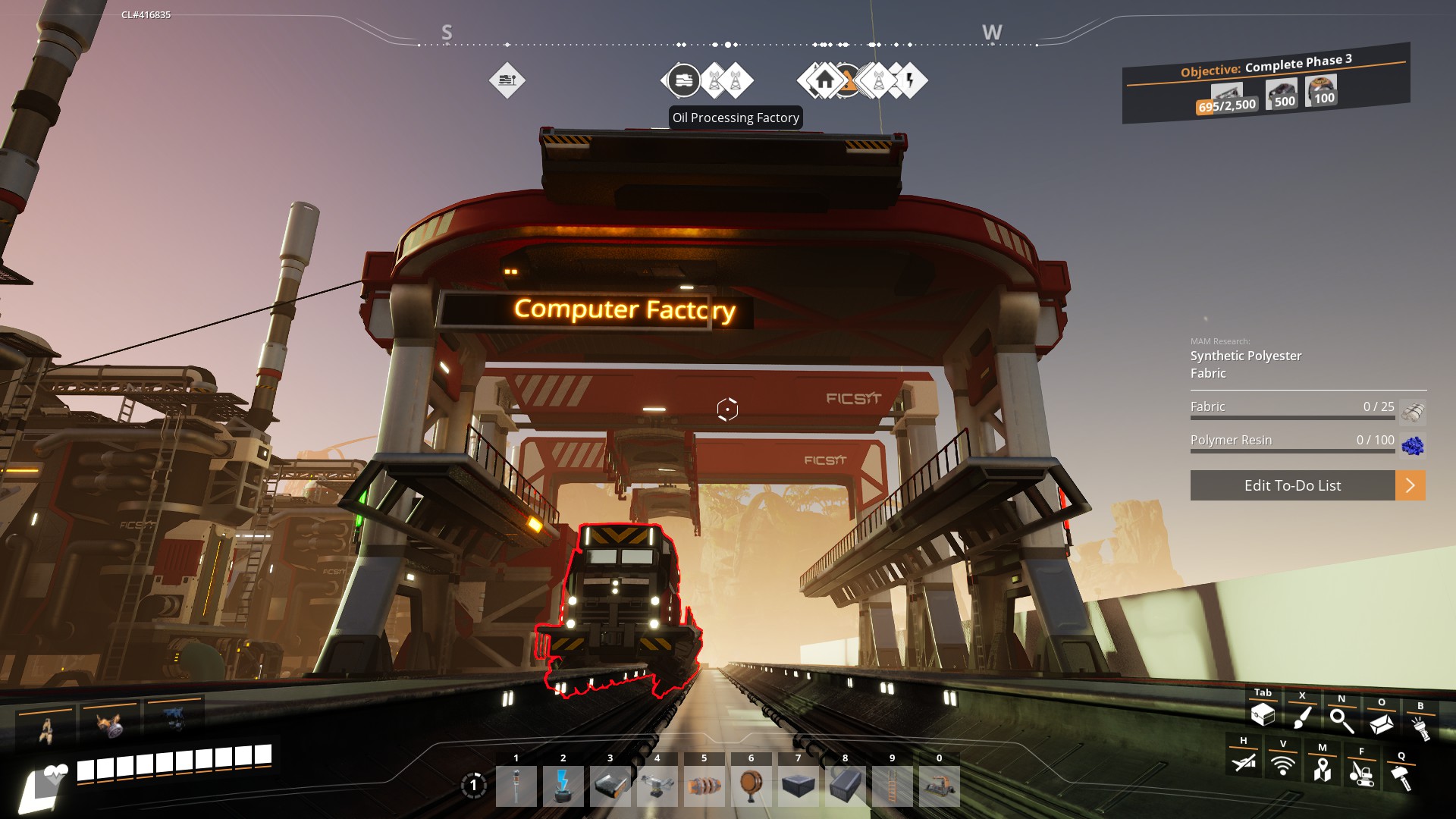The image size is (1456, 819).
Task: Click the Edit To-Do List button
Action: (1292, 485)
